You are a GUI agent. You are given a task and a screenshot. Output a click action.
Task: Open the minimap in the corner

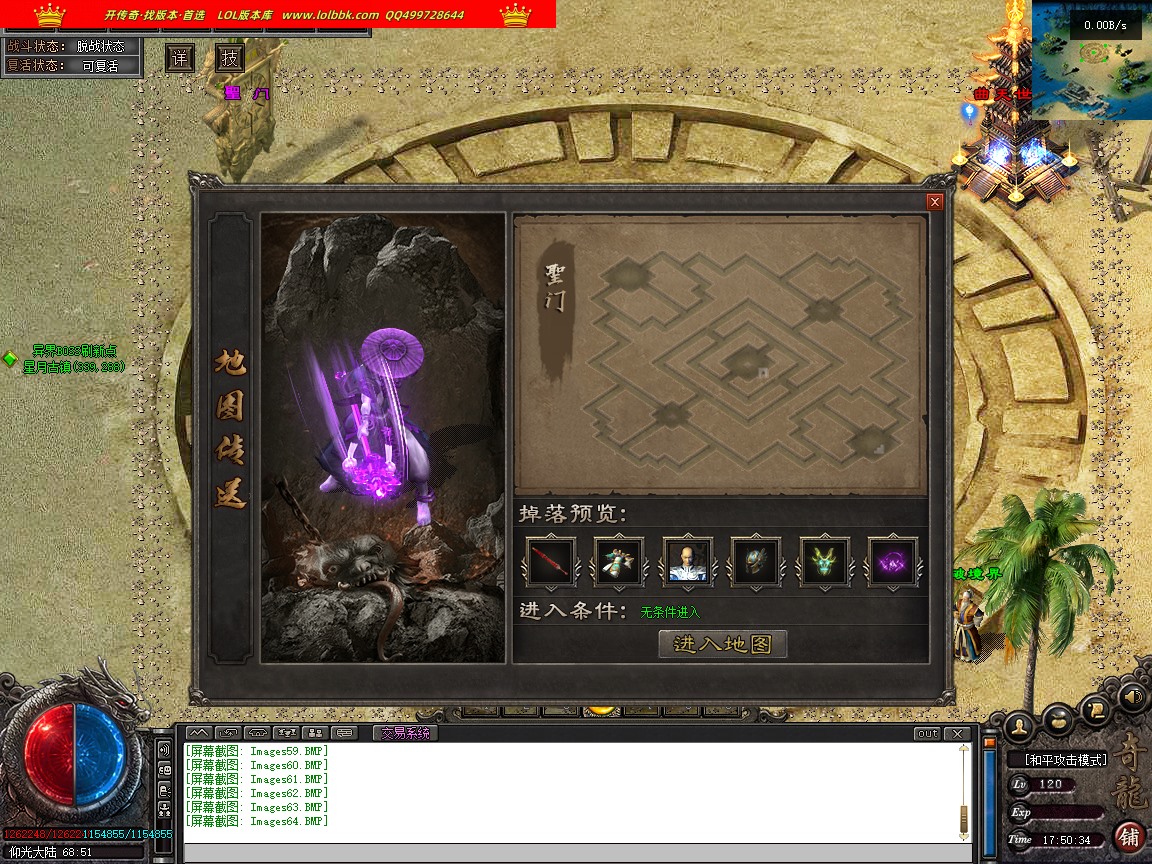[x=1091, y=60]
